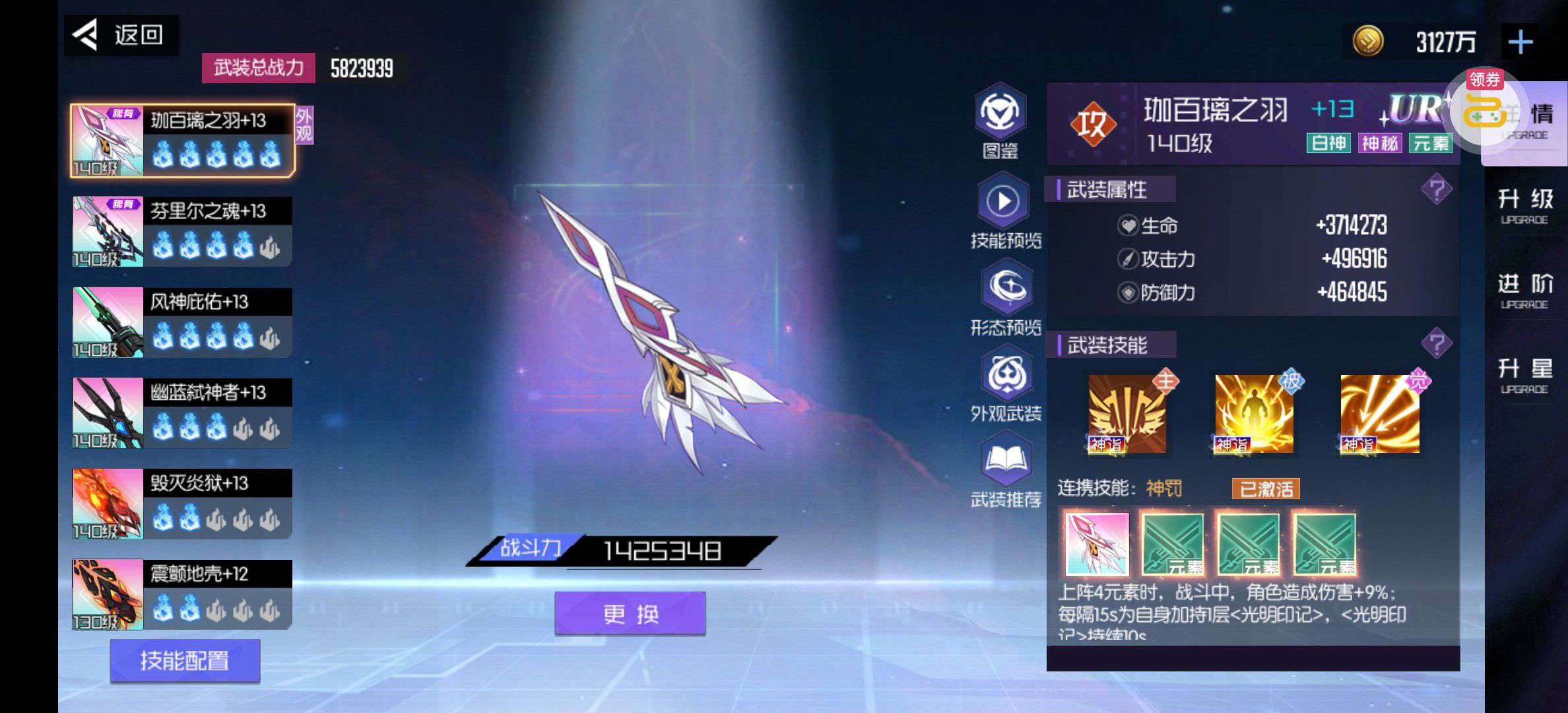The image size is (1568, 713).
Task: Switch to the 进阶 tab
Action: coord(1525,290)
